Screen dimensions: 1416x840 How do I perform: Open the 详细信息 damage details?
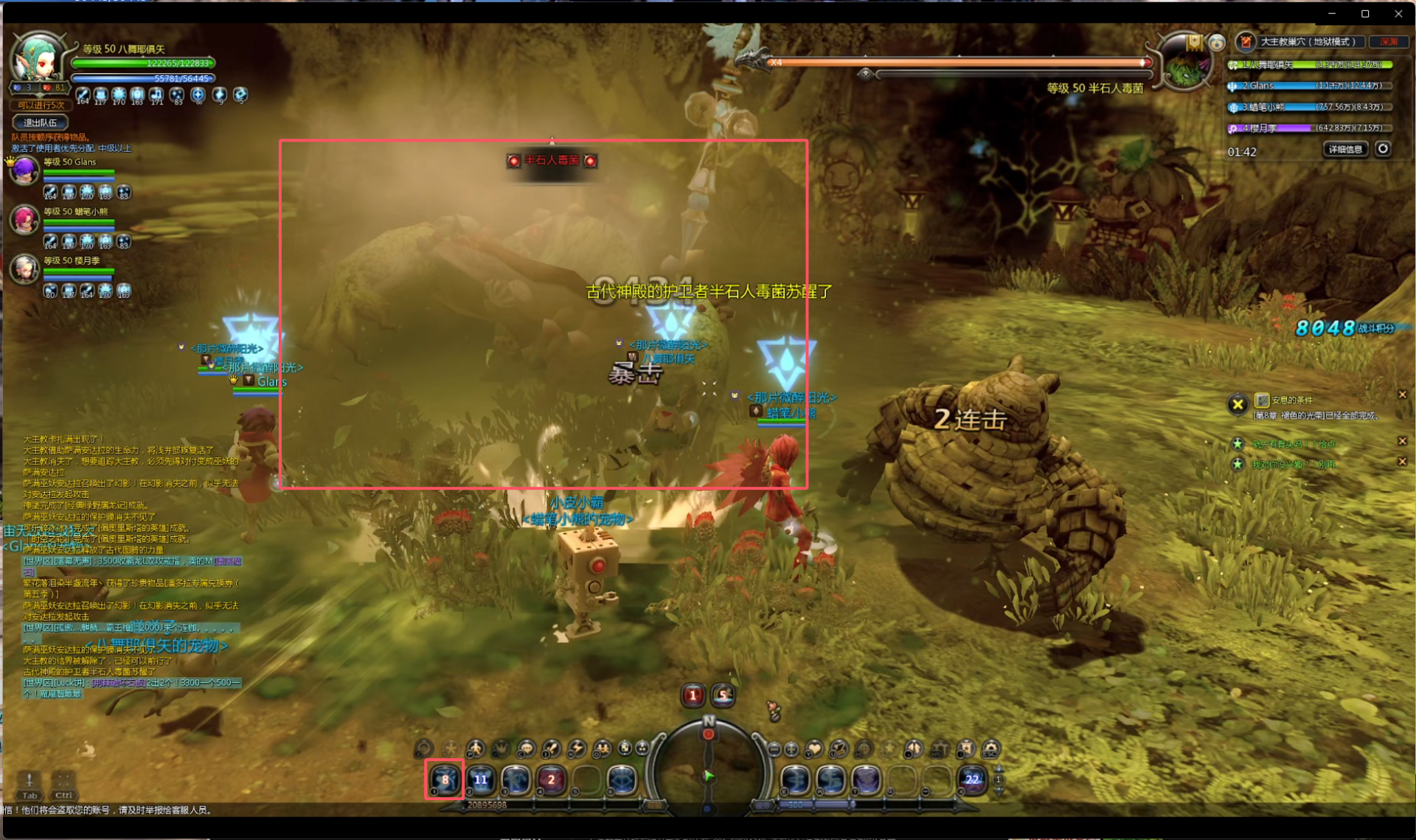click(1345, 149)
